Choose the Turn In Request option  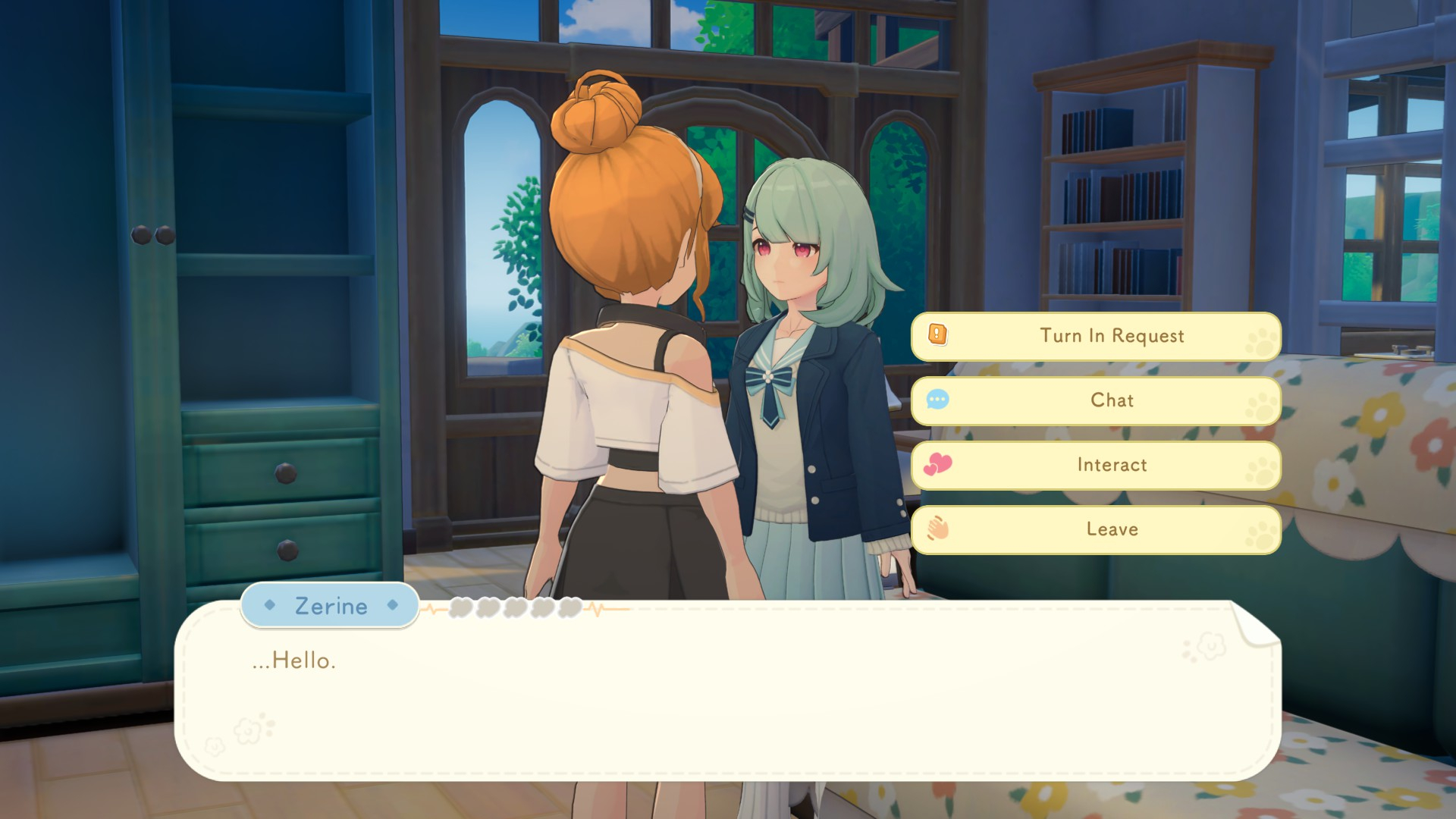tap(1096, 336)
